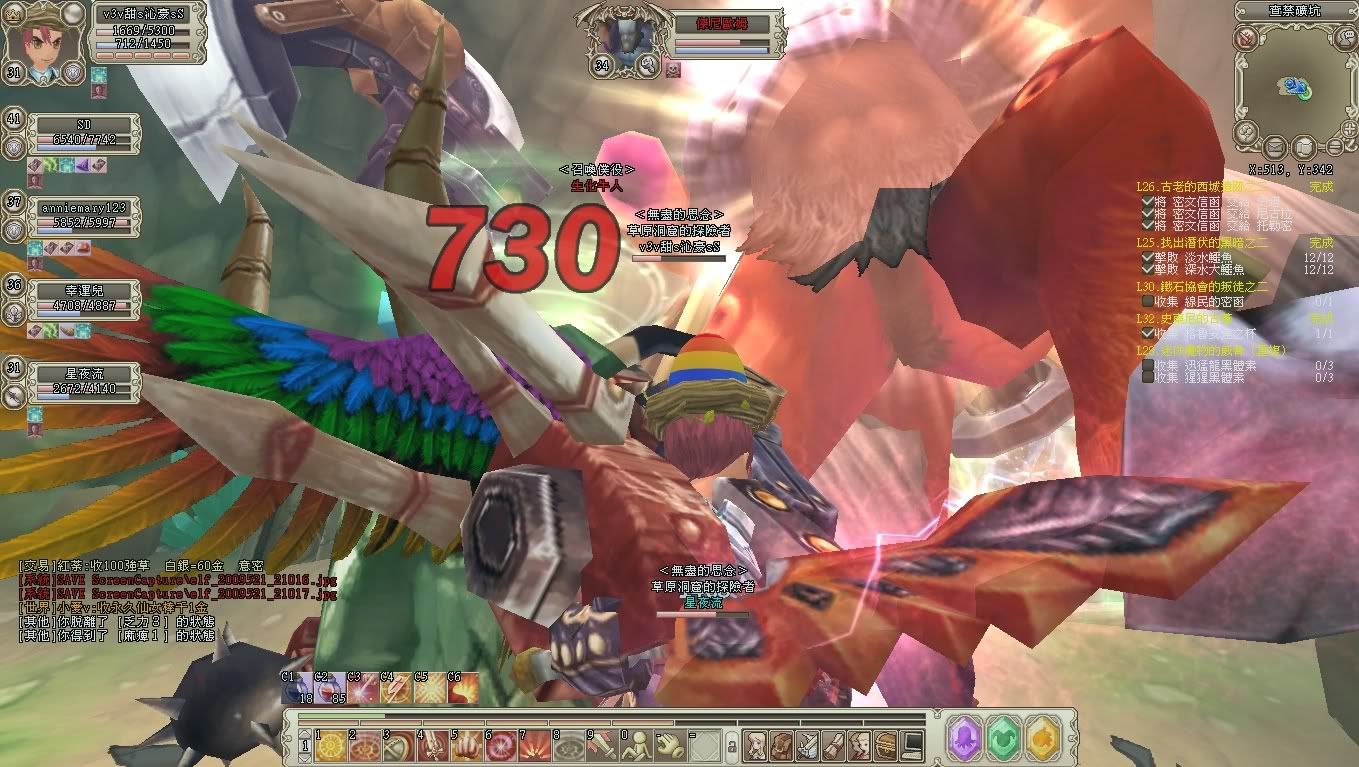1359x767 pixels.
Task: Activate the sun skill in hotbar slot 1
Action: point(329,745)
